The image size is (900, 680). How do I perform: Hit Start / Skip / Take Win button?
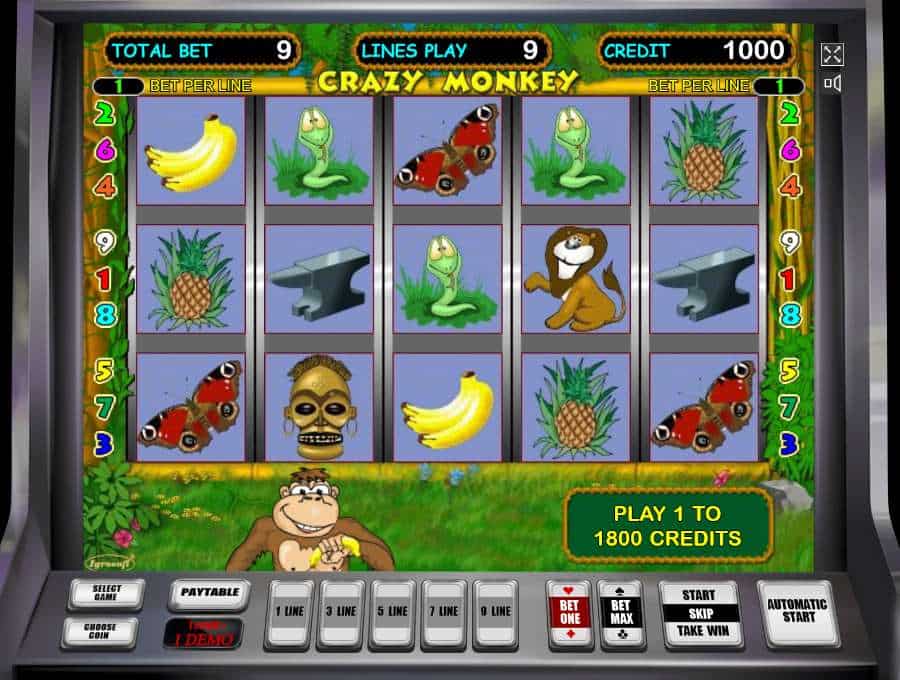click(x=699, y=613)
